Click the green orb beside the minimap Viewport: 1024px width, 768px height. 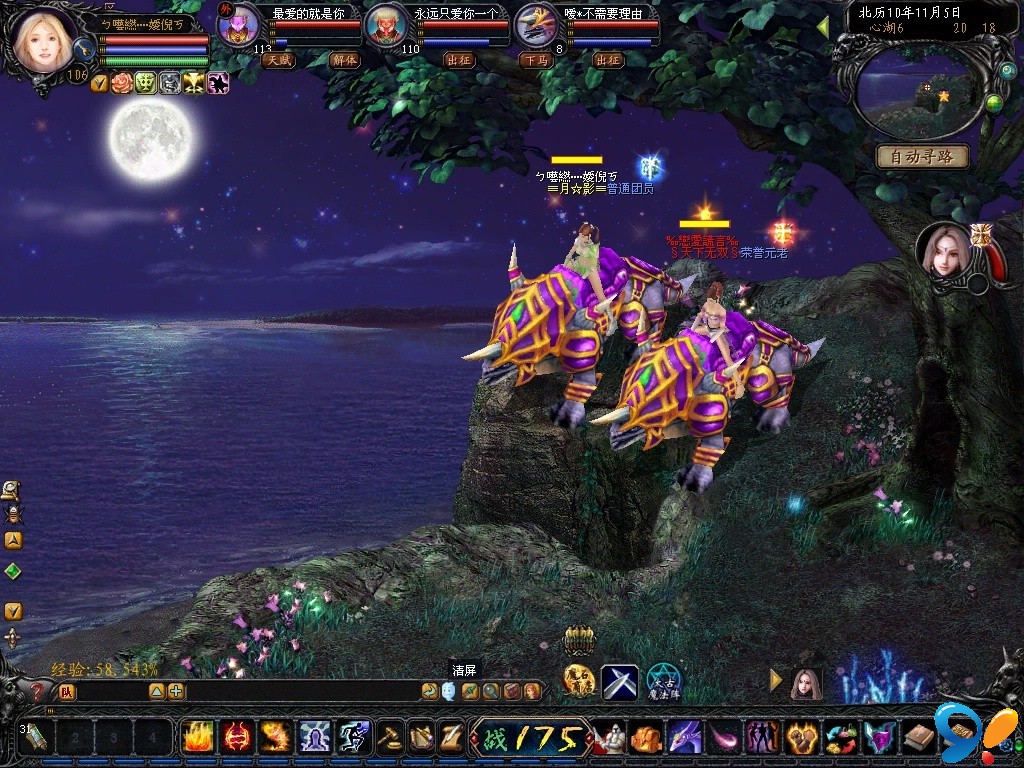tap(994, 103)
